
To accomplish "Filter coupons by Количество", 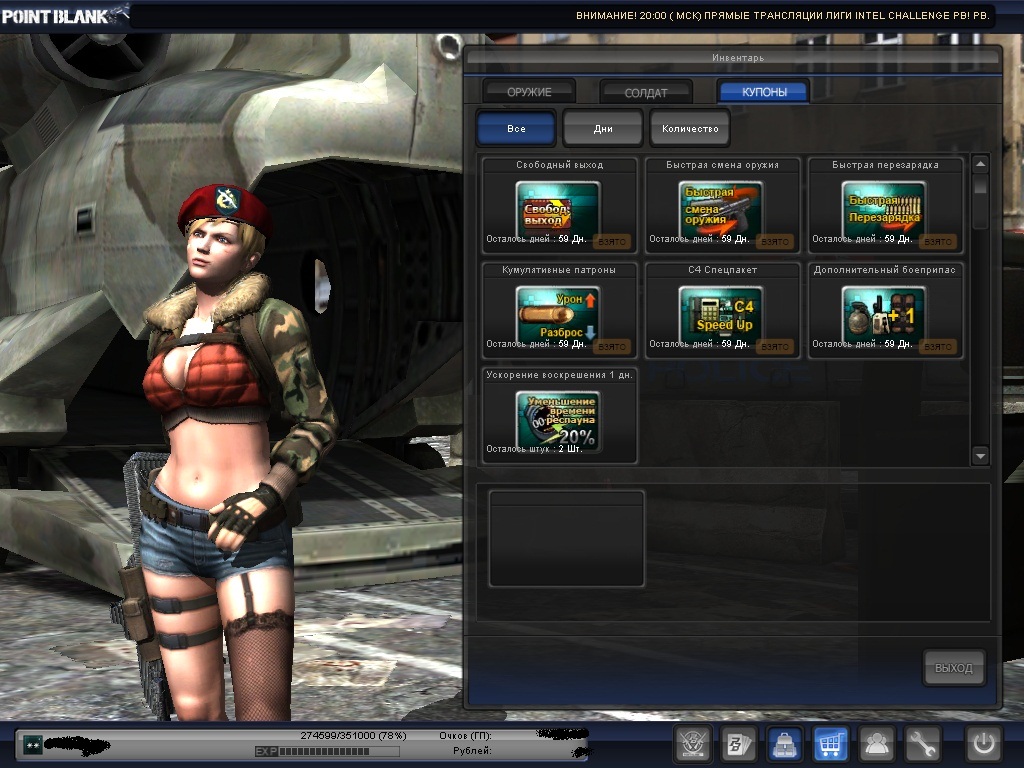I will 690,129.
